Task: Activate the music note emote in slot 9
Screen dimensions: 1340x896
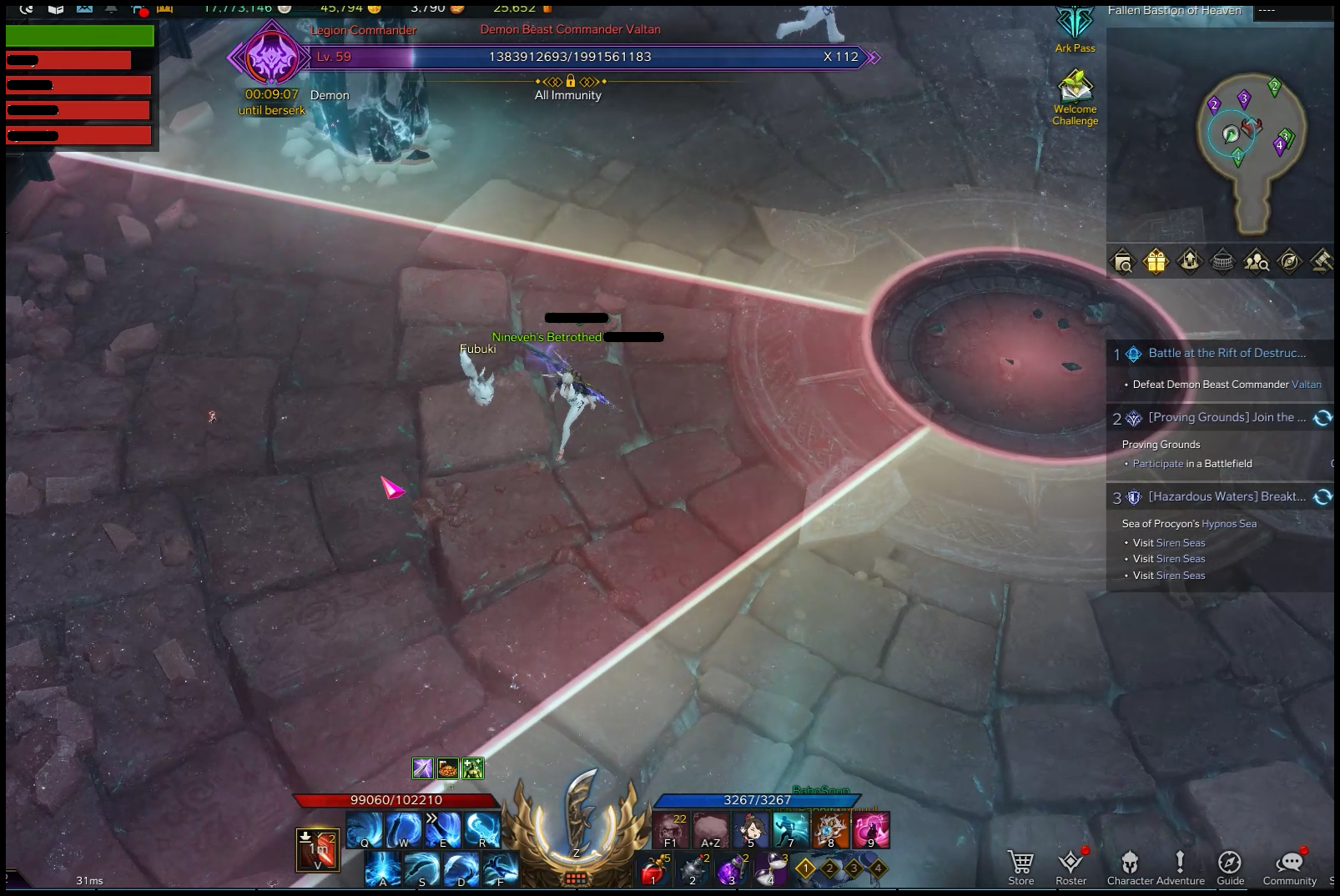Action: (870, 829)
